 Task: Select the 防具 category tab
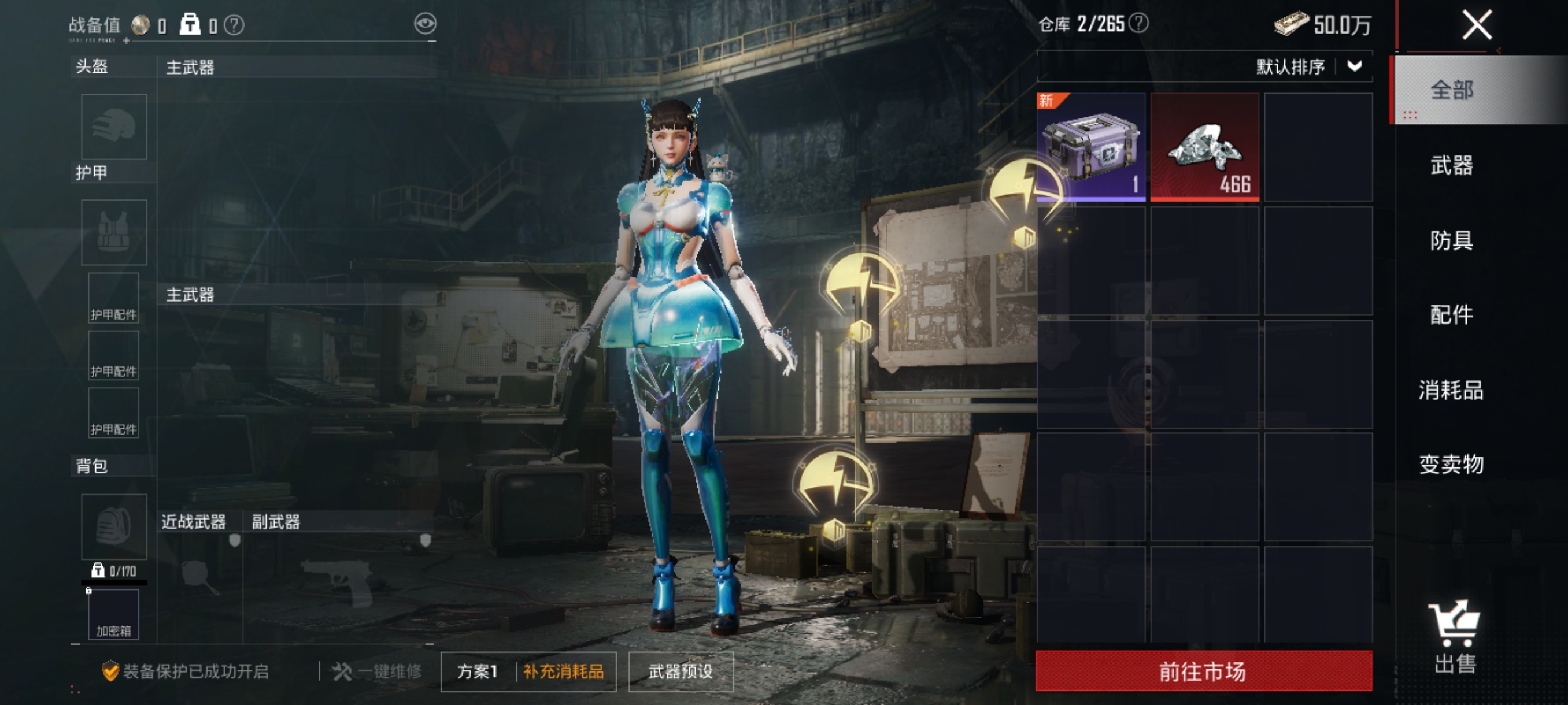1452,240
